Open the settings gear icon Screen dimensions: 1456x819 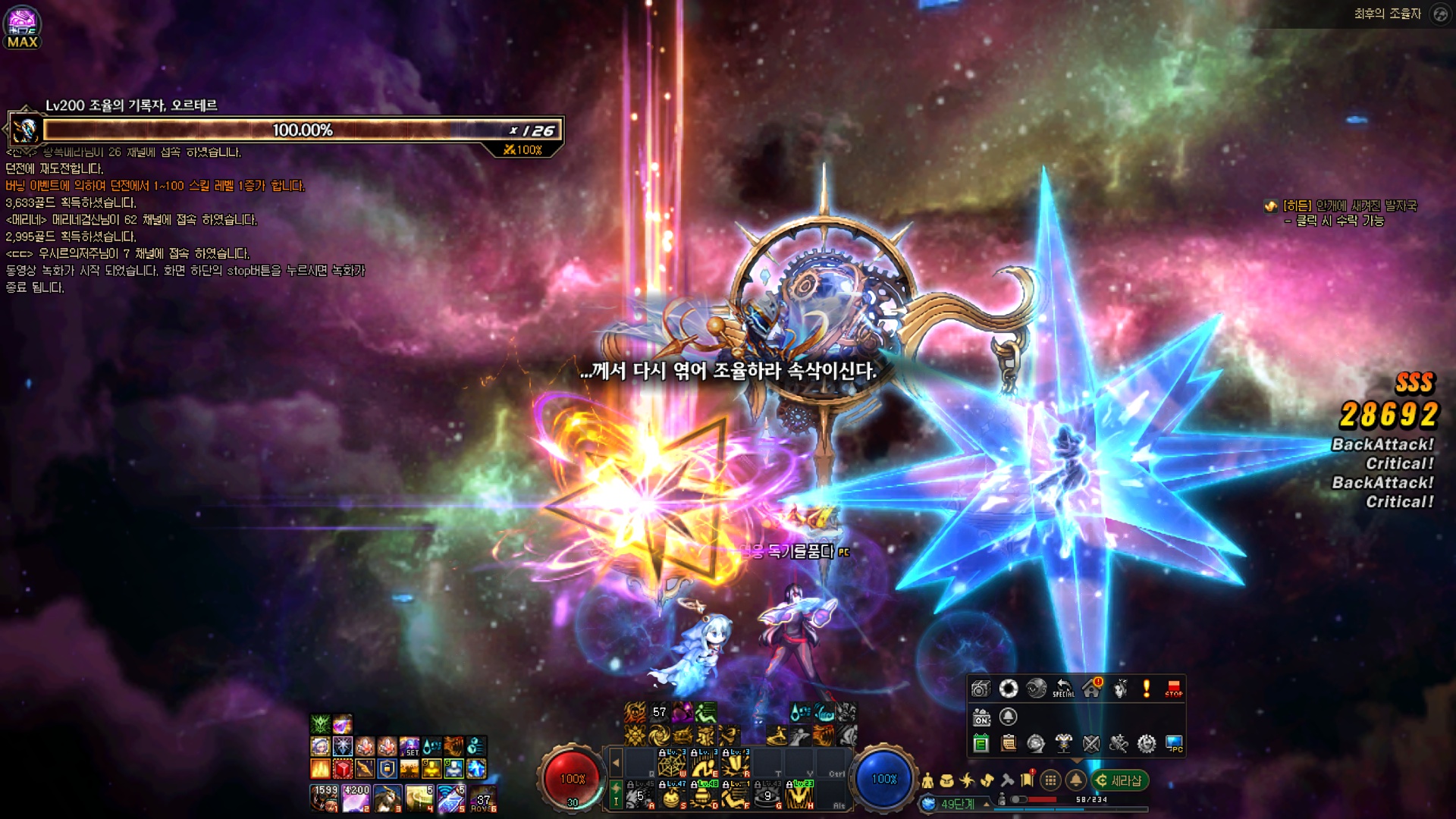pos(1147,744)
